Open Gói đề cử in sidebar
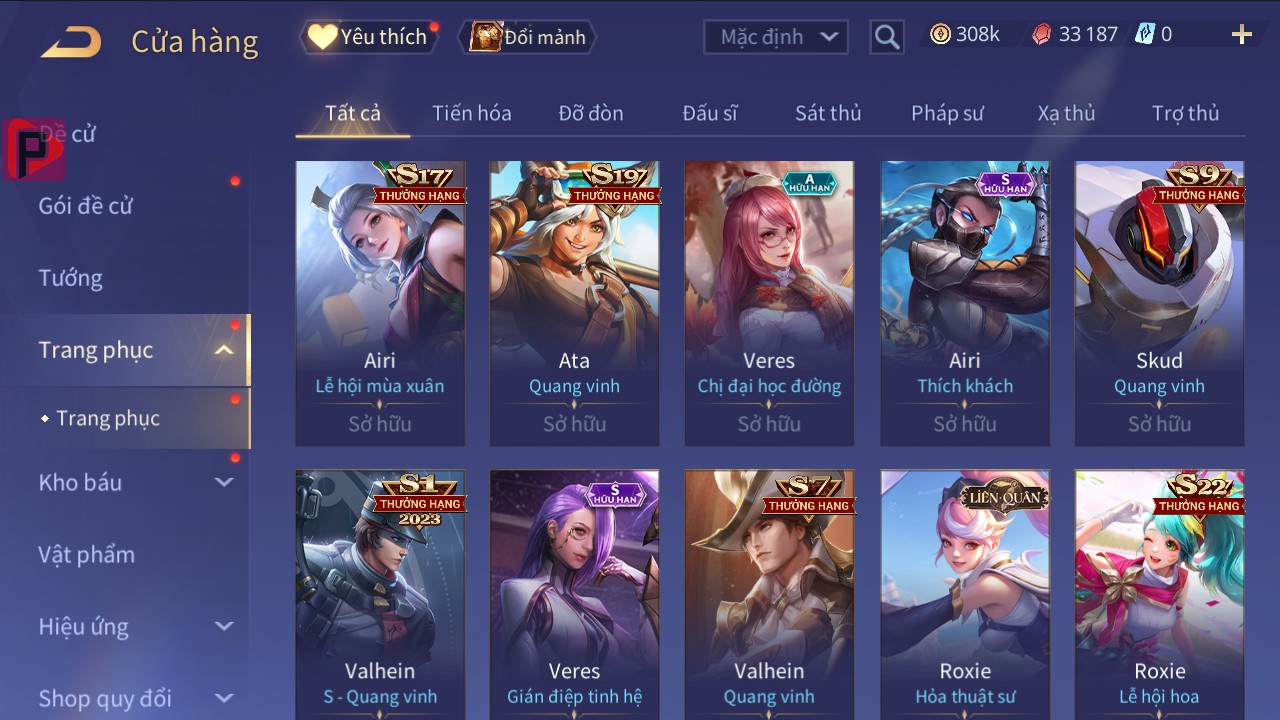The width and height of the screenshot is (1280, 720). [86, 206]
